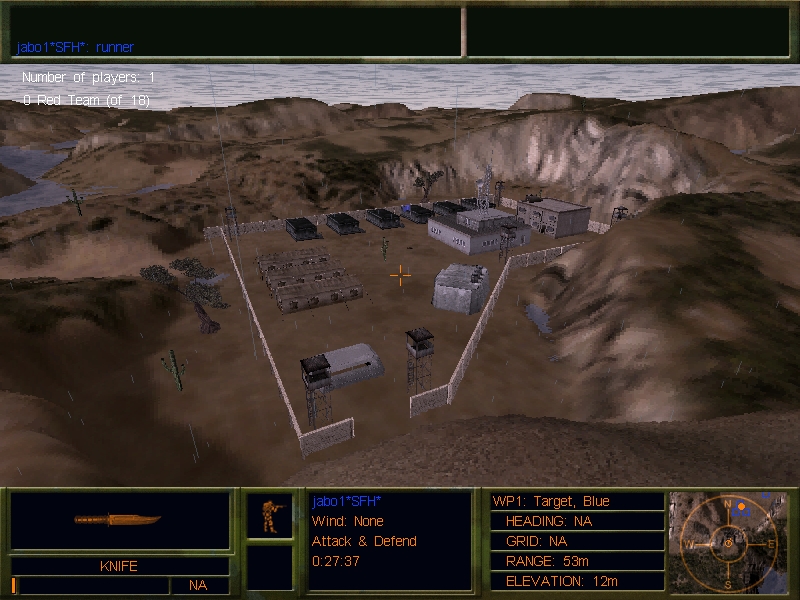
Task: Click the chat message box showing runner
Action: click(236, 31)
